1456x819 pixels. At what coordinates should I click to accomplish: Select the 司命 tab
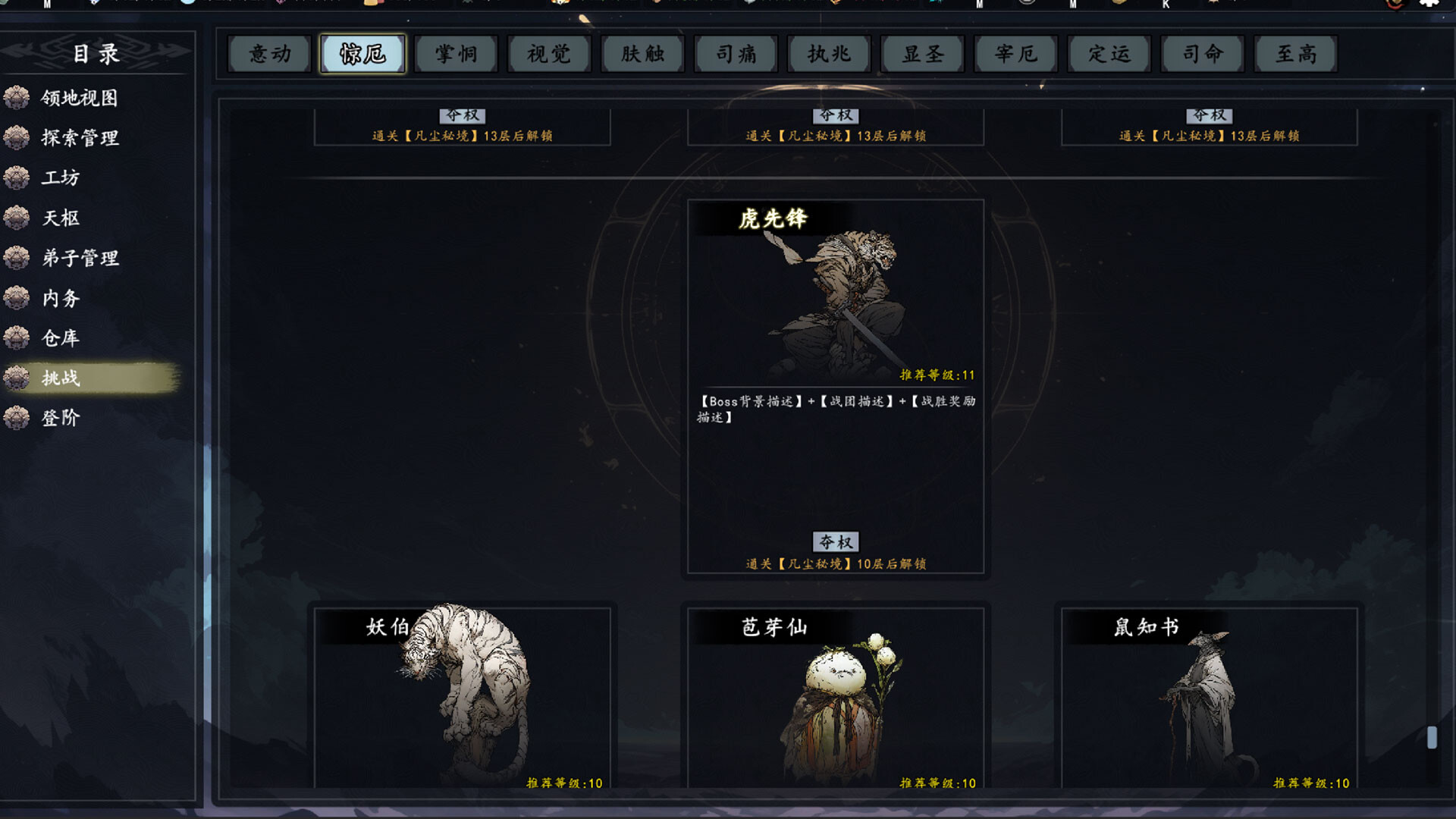1202,54
